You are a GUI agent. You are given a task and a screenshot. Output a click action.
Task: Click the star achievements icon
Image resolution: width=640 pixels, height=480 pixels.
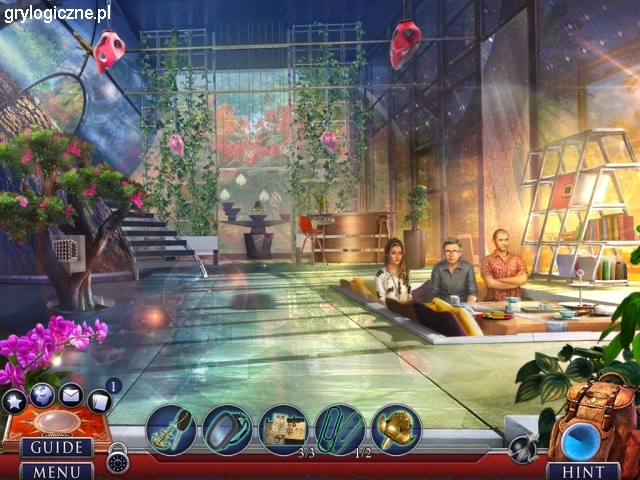14,402
